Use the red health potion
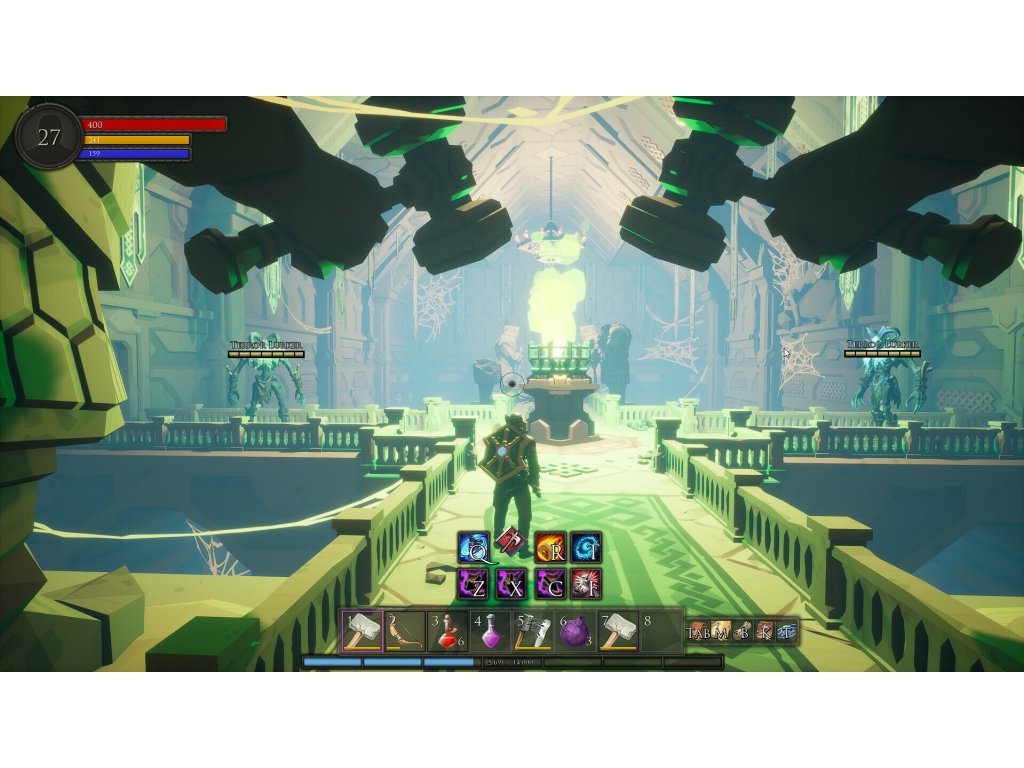This screenshot has width=1024, height=768. pos(447,630)
